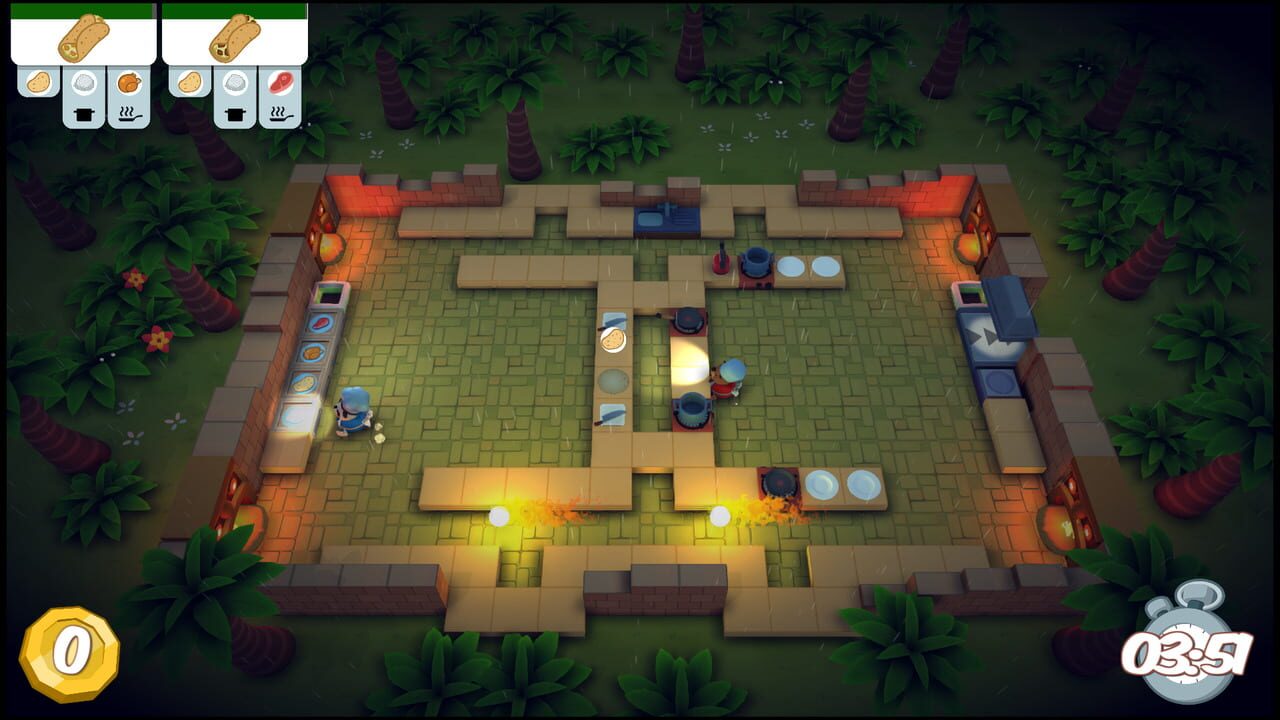
Task: Click the roasted chicken icon on the first order card
Action: point(128,82)
